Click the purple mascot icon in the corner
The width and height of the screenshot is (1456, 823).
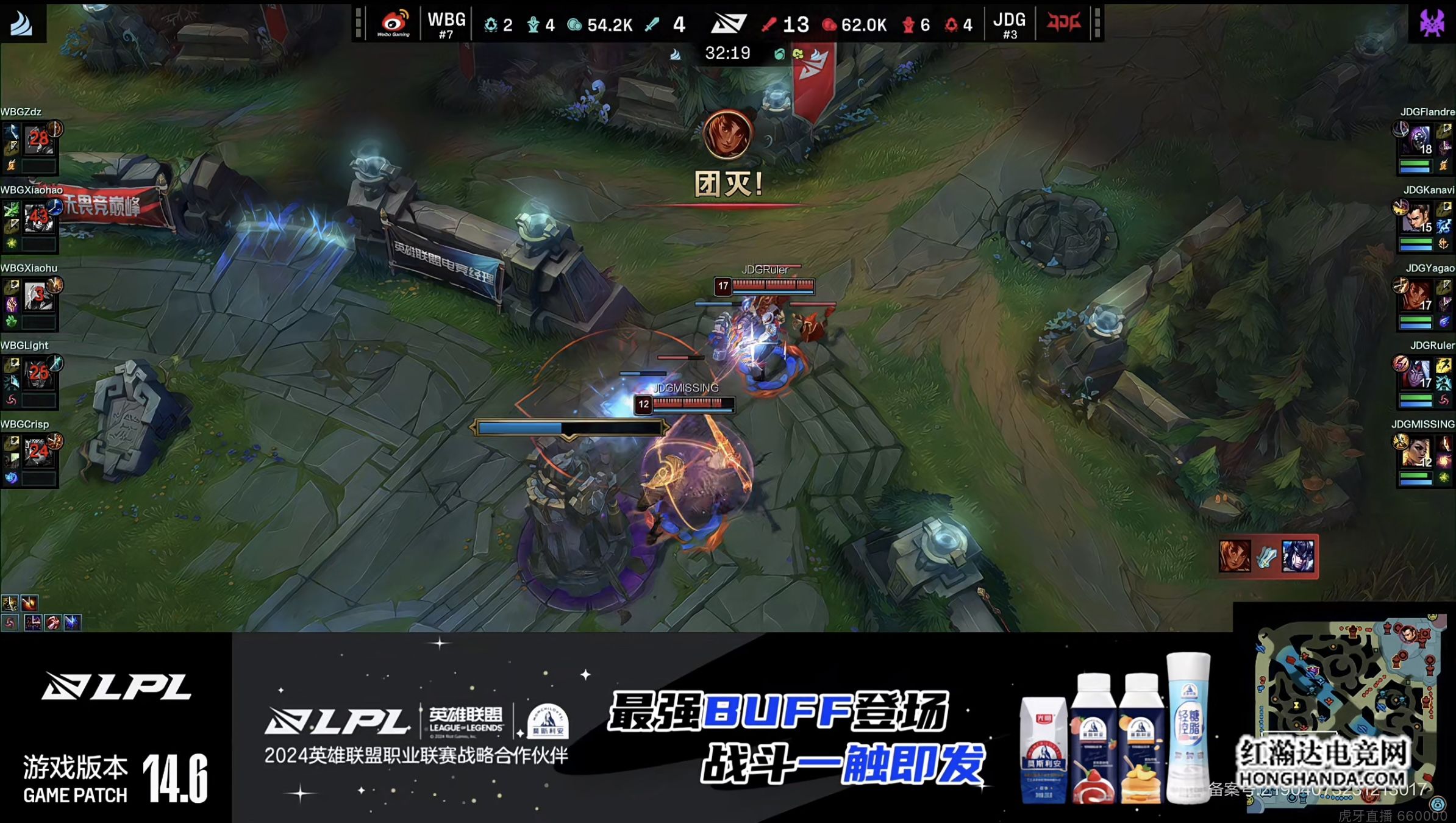coord(1432,23)
